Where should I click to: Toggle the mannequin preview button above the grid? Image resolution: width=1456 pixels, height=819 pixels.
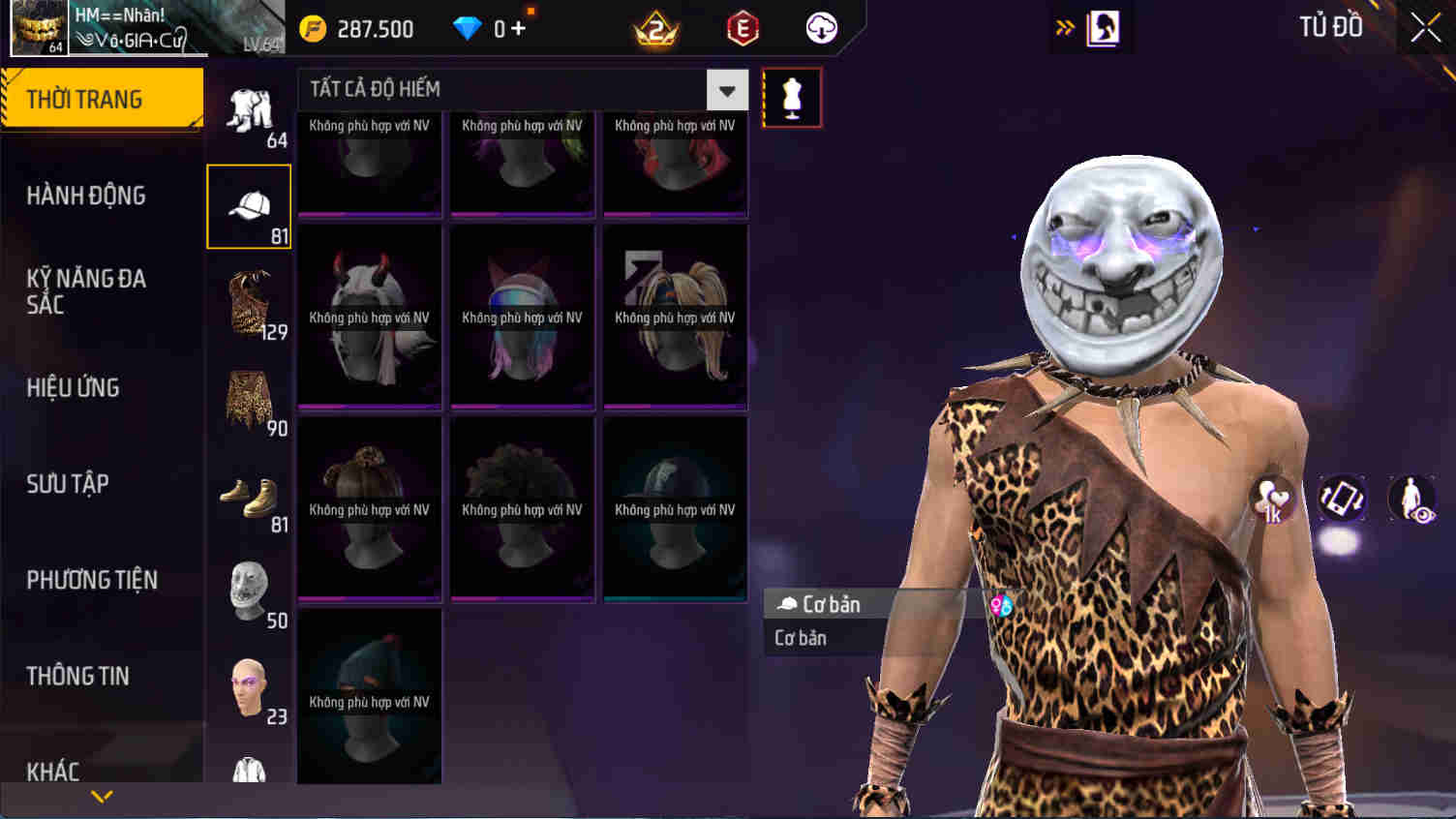click(791, 96)
